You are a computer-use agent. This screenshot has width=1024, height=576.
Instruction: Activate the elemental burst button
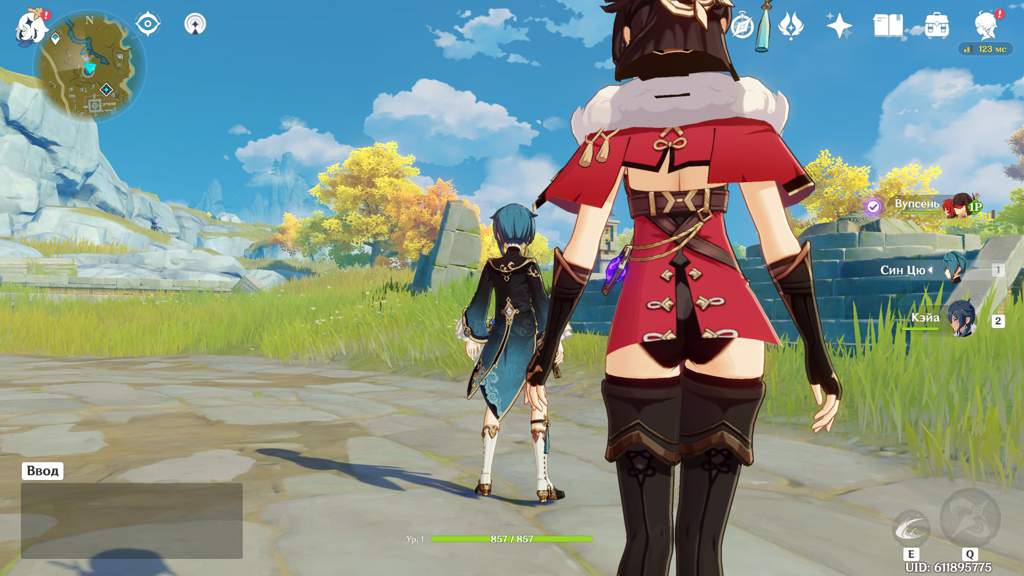point(968,517)
